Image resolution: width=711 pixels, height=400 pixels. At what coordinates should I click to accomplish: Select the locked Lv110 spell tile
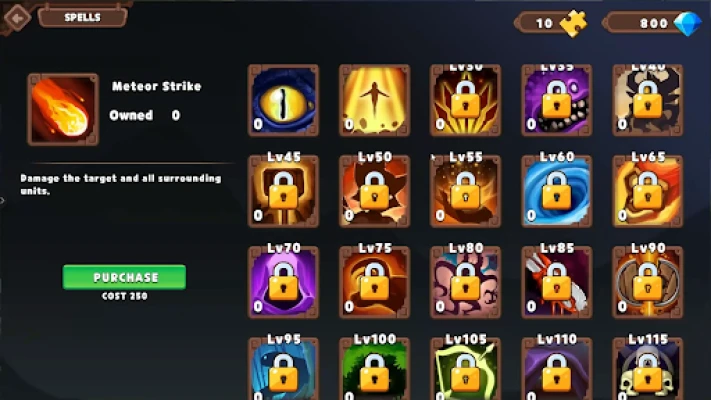[556, 370]
